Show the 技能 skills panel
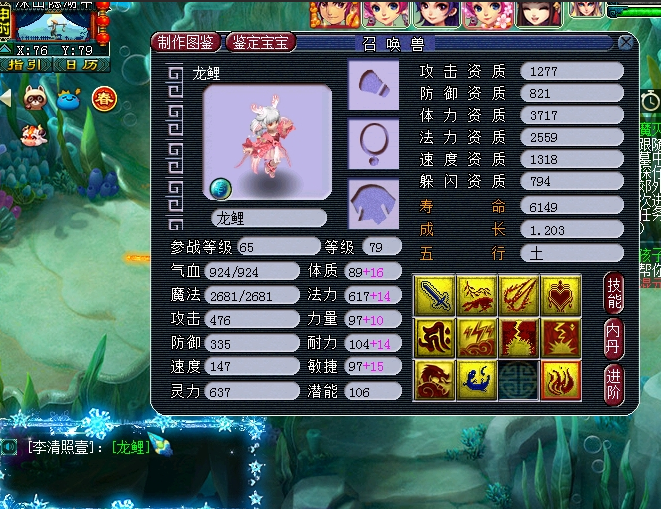This screenshot has width=661, height=509. point(615,290)
